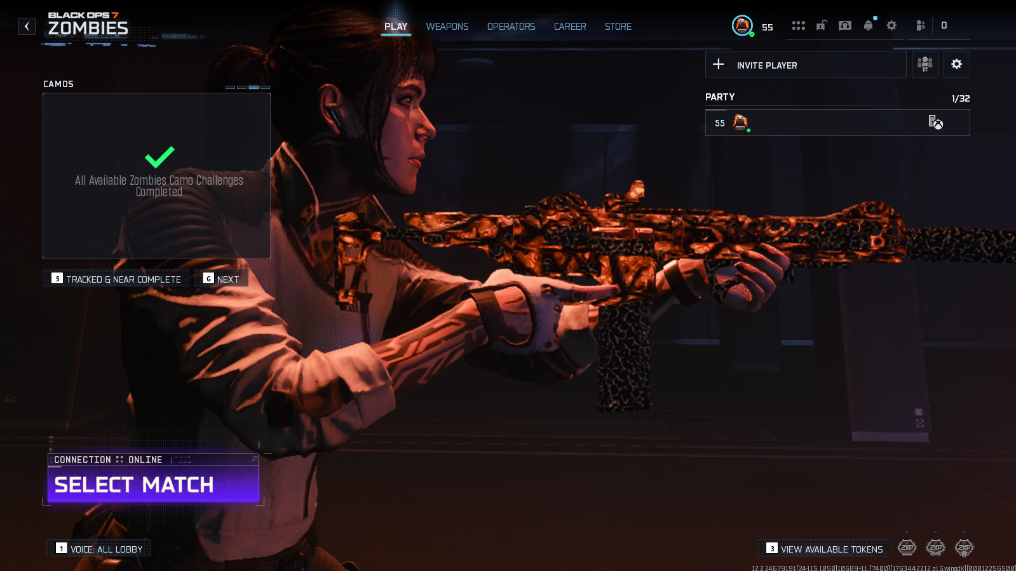This screenshot has height=571, width=1016.
Task: Open the social friends icon in top bar
Action: pos(919,26)
